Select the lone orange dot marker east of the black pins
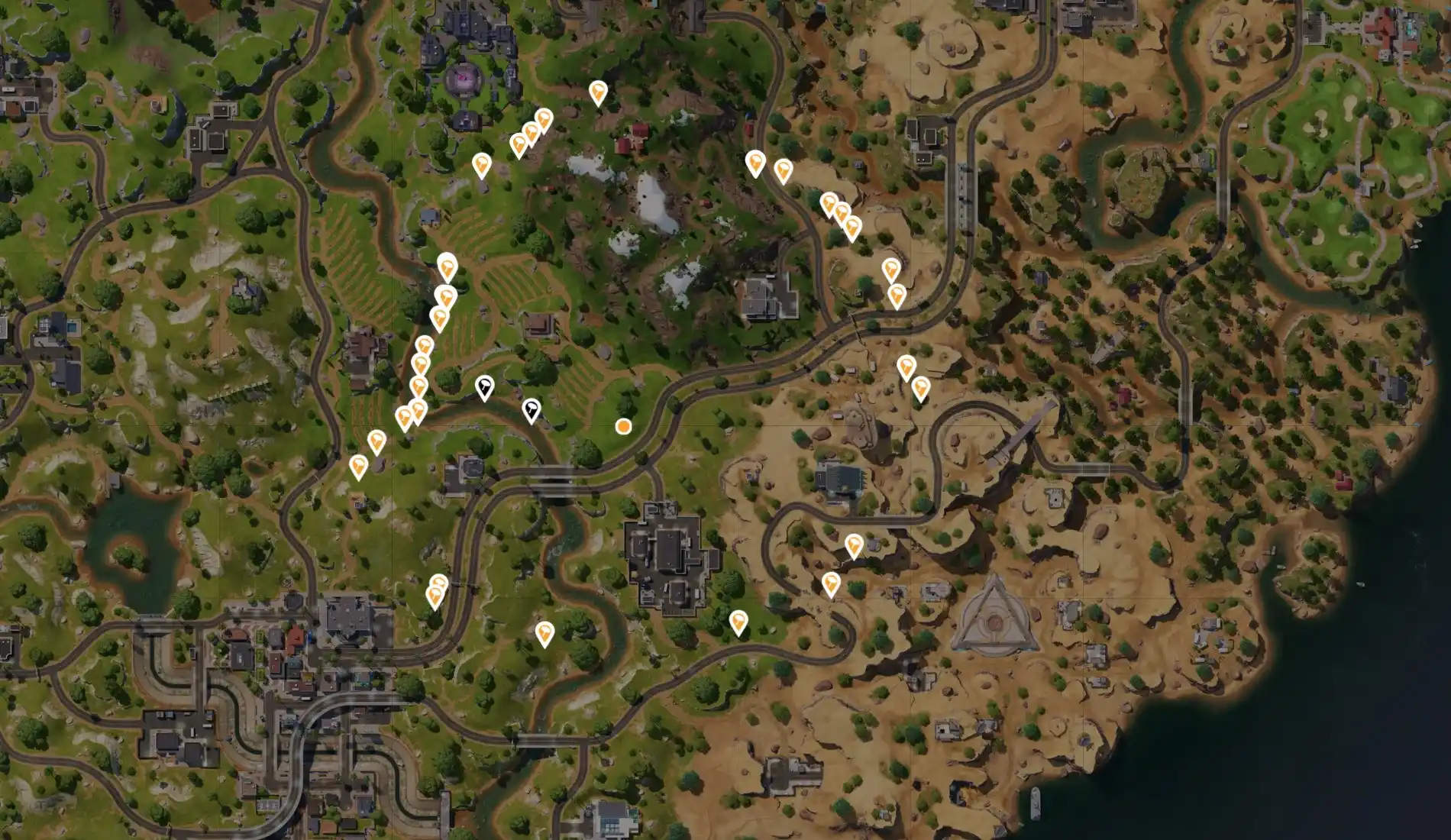This screenshot has height=840, width=1451. 623,426
